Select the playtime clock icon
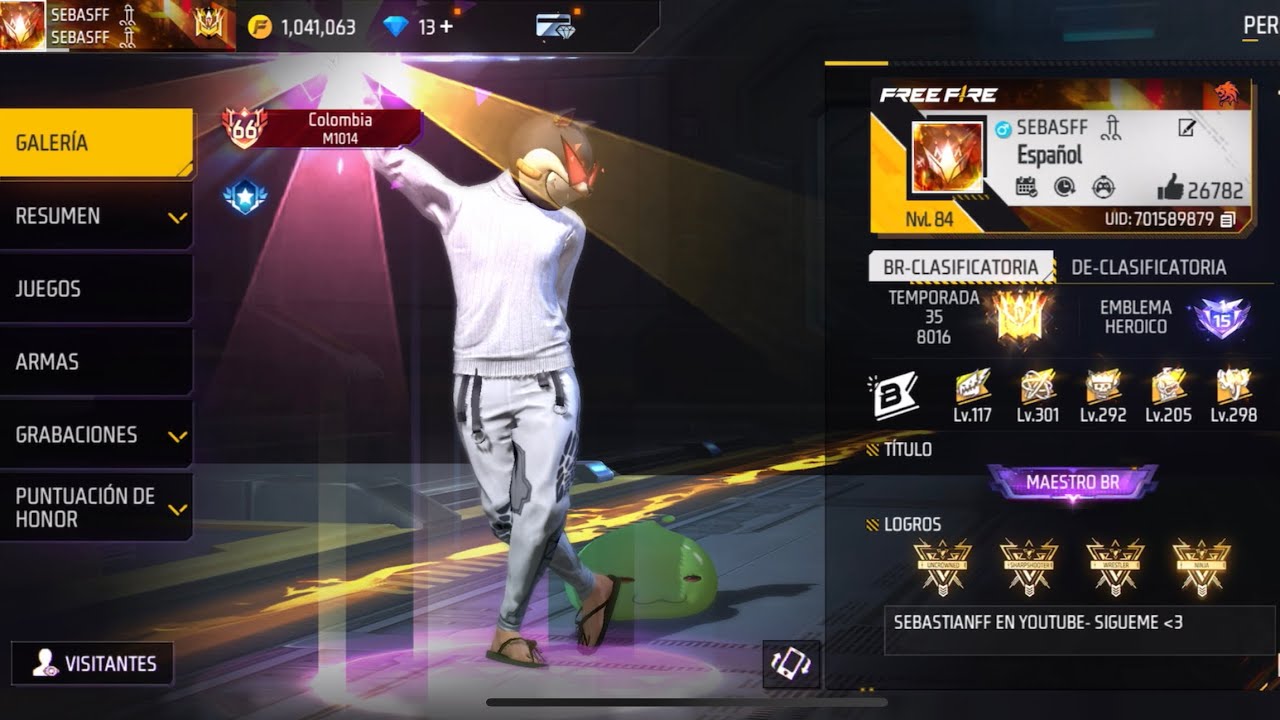Screen dimensions: 1280x720 1064,187
